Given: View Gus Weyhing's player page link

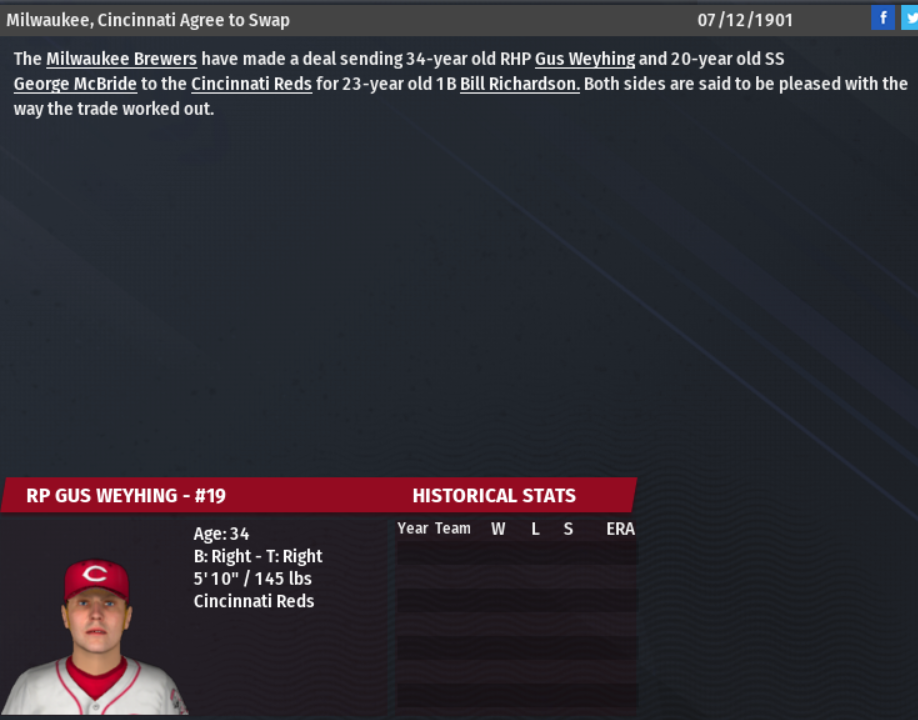Looking at the screenshot, I should [584, 59].
